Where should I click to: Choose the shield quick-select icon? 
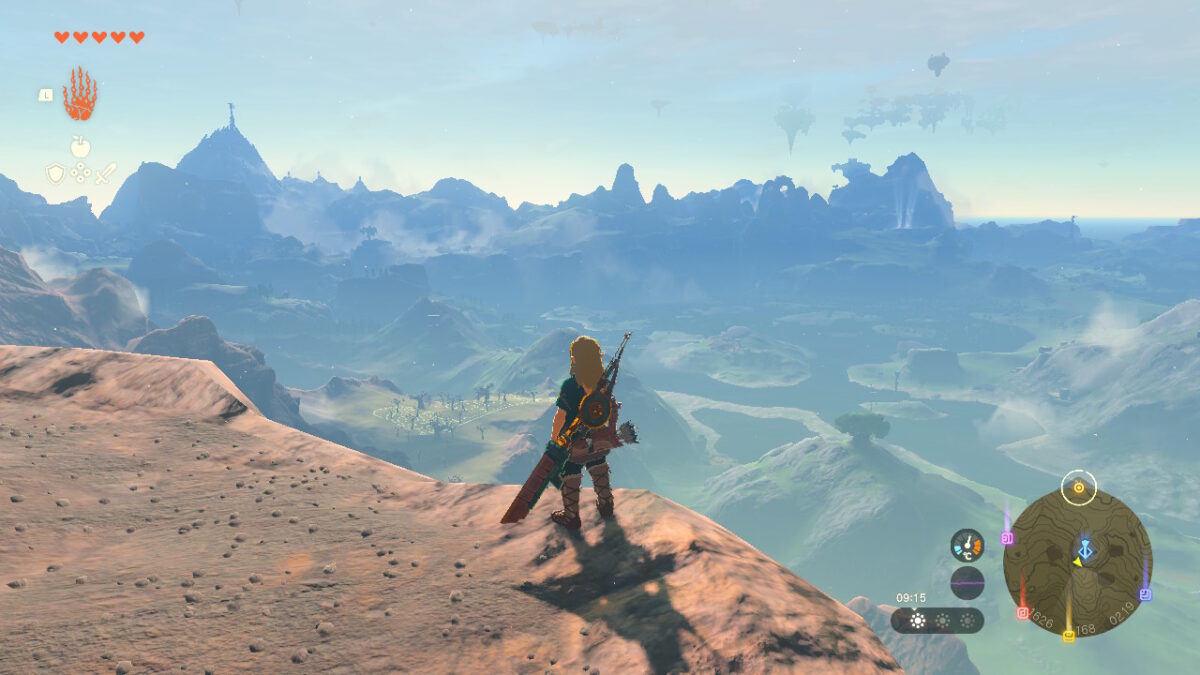(55, 174)
